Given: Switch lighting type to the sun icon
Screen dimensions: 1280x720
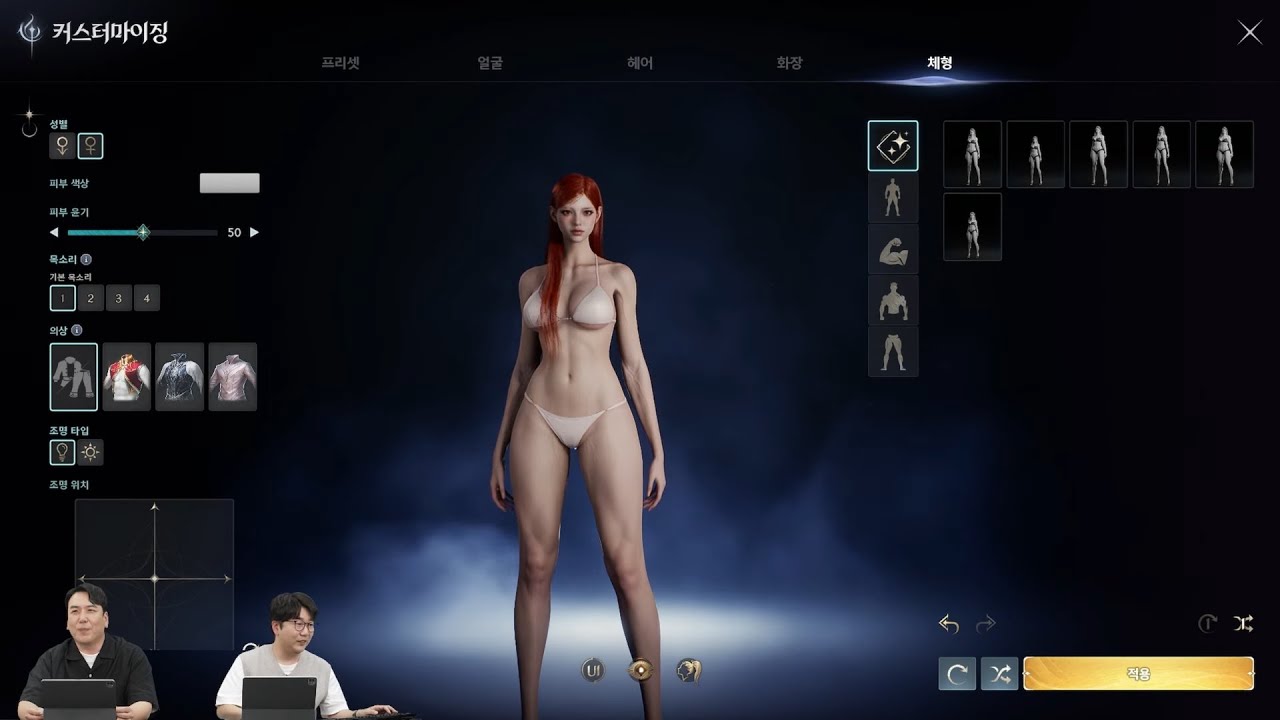Looking at the screenshot, I should pyautogui.click(x=91, y=452).
